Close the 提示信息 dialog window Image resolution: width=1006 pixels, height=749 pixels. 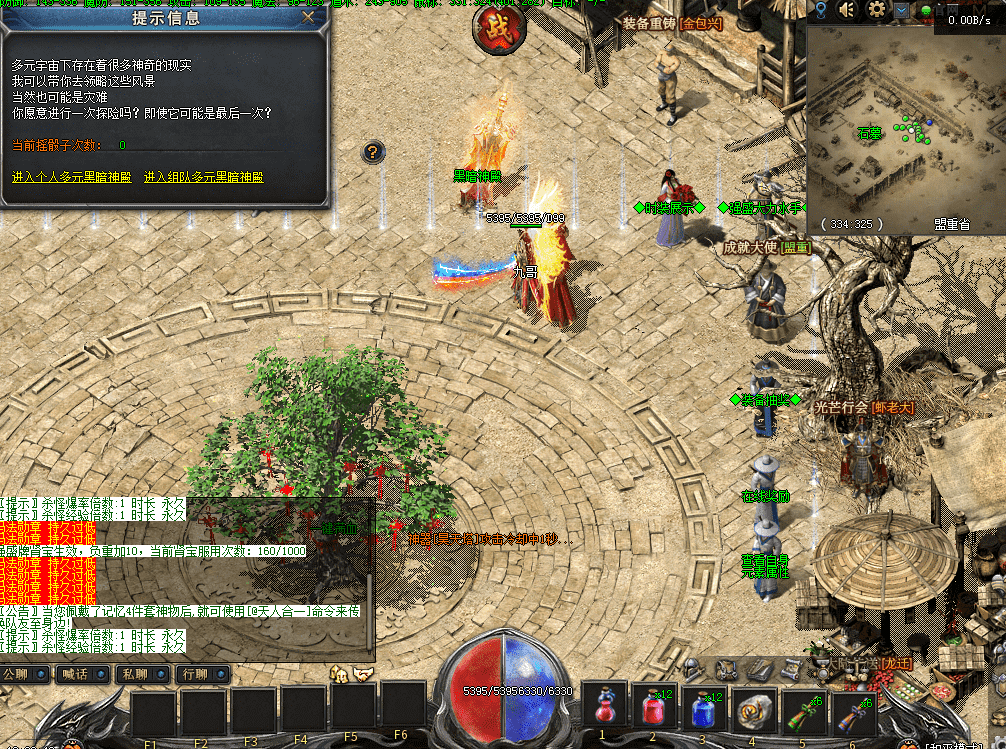tap(308, 17)
